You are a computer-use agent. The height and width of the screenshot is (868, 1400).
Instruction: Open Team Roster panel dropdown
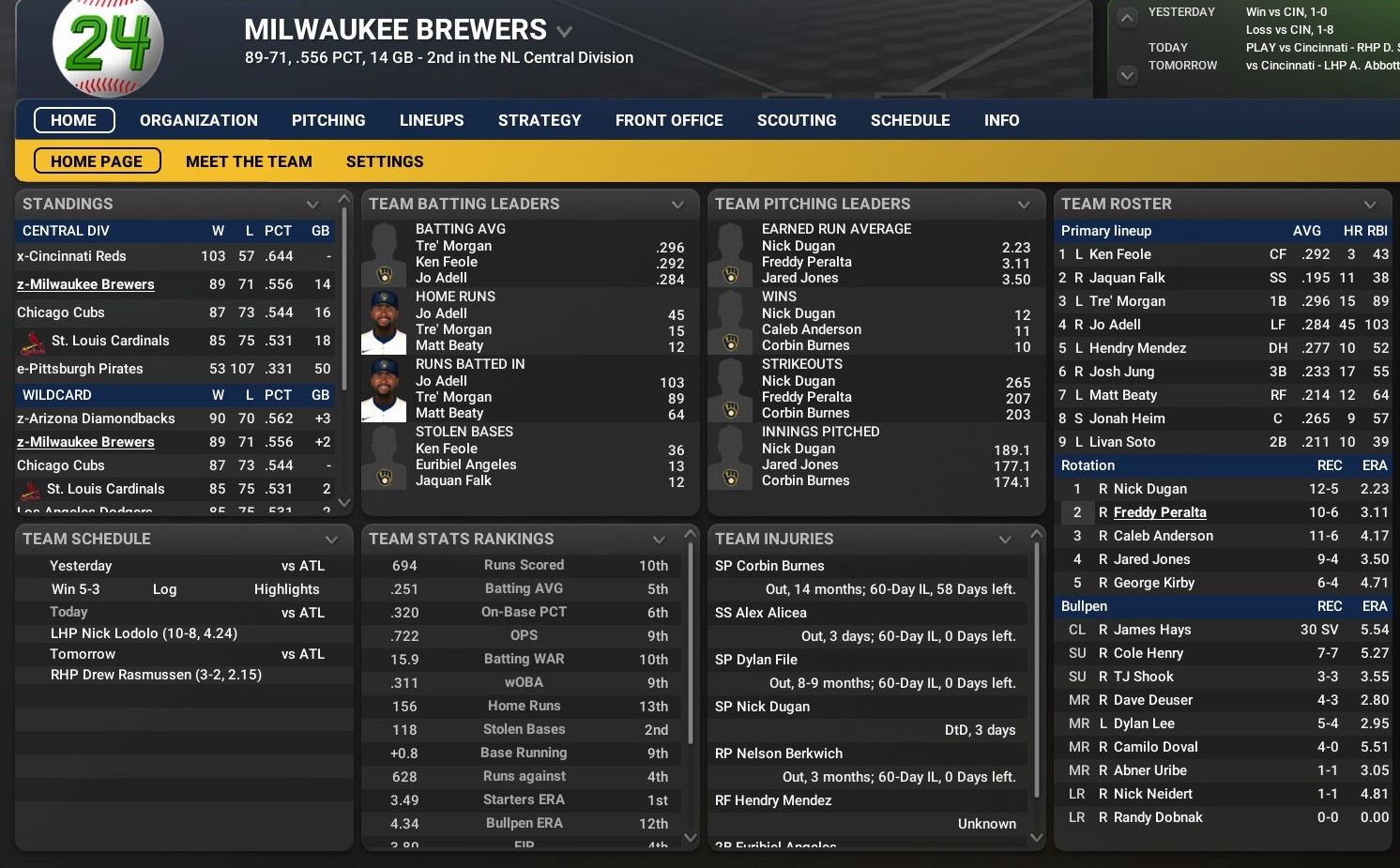tap(1370, 205)
